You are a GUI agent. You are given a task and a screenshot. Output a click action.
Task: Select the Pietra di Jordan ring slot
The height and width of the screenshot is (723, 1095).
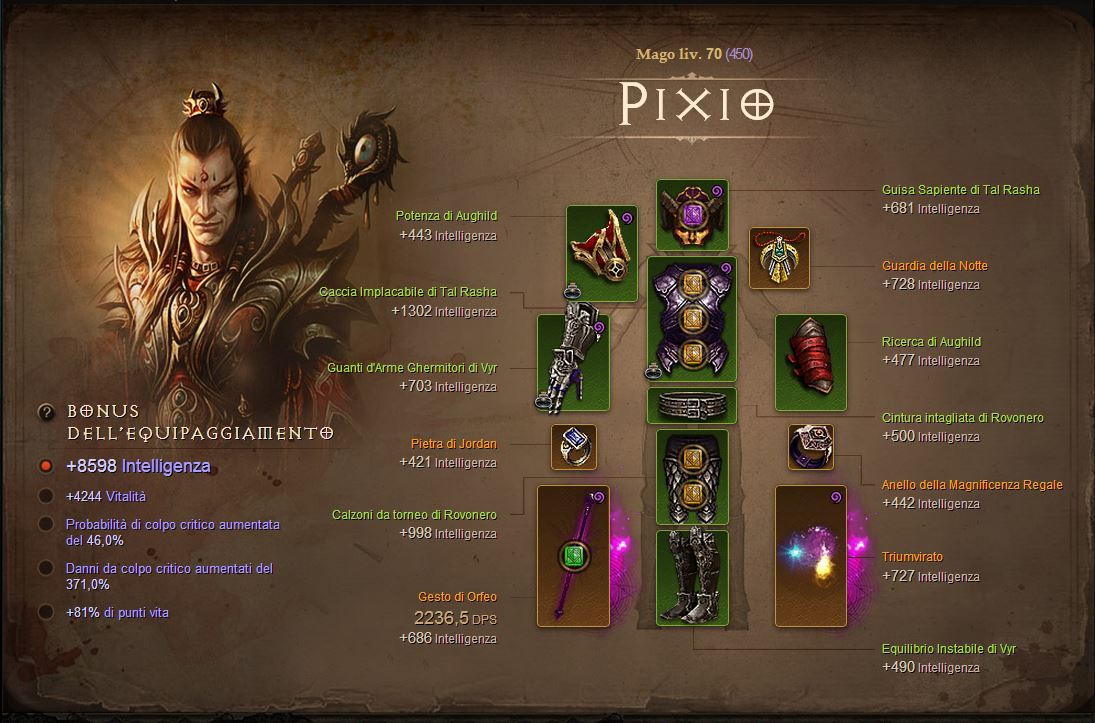[x=574, y=447]
